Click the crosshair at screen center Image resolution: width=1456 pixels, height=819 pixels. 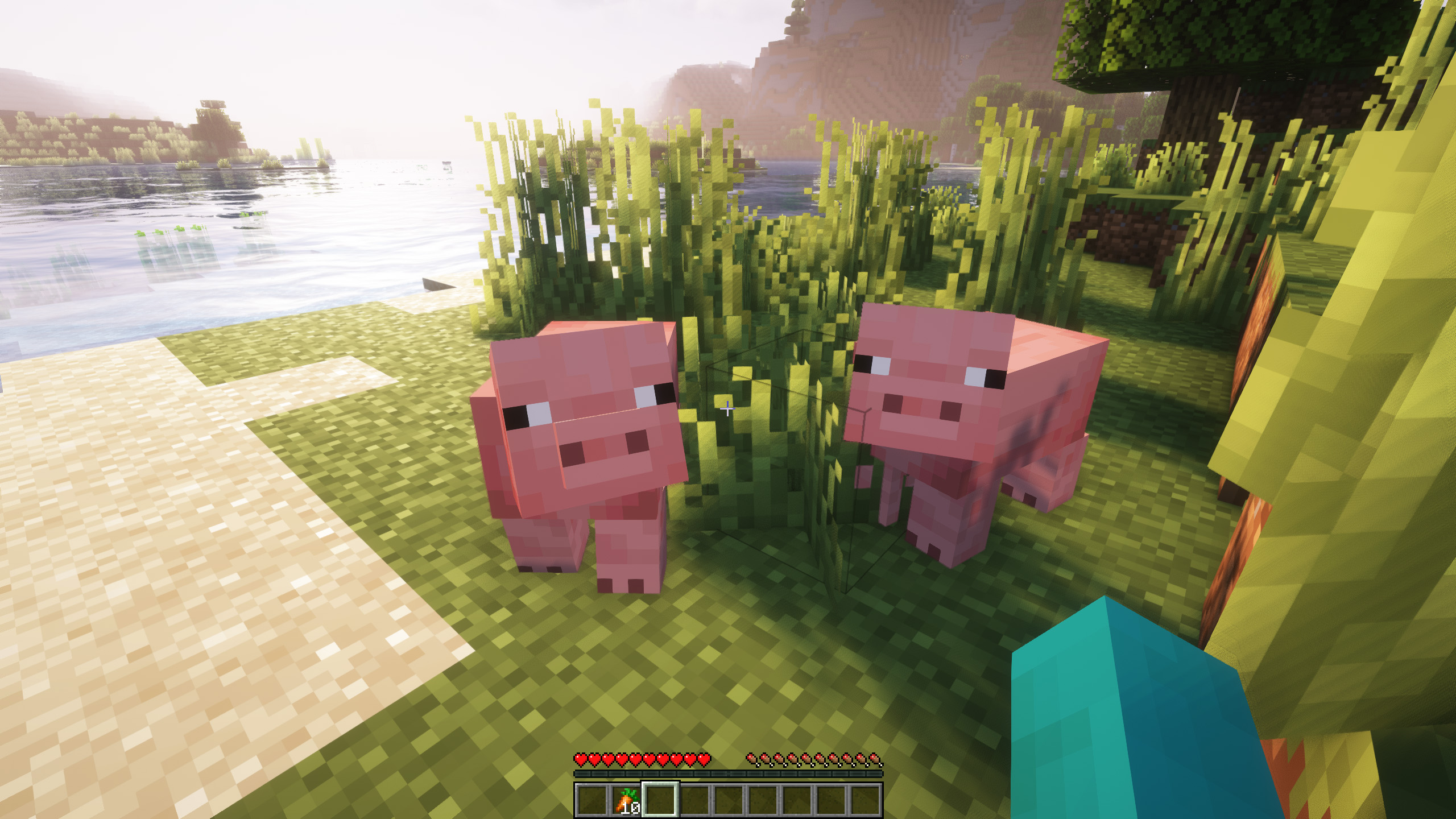(728, 409)
